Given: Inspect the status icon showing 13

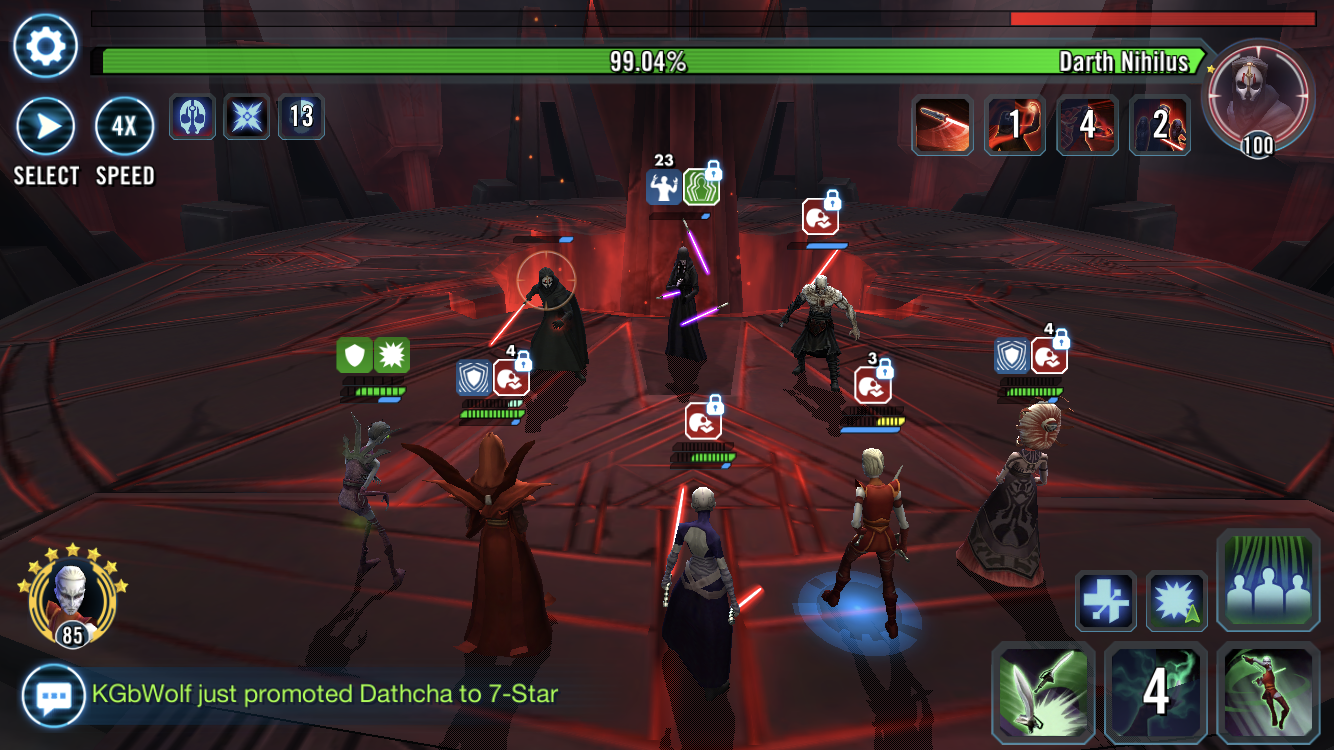Looking at the screenshot, I should coord(301,117).
